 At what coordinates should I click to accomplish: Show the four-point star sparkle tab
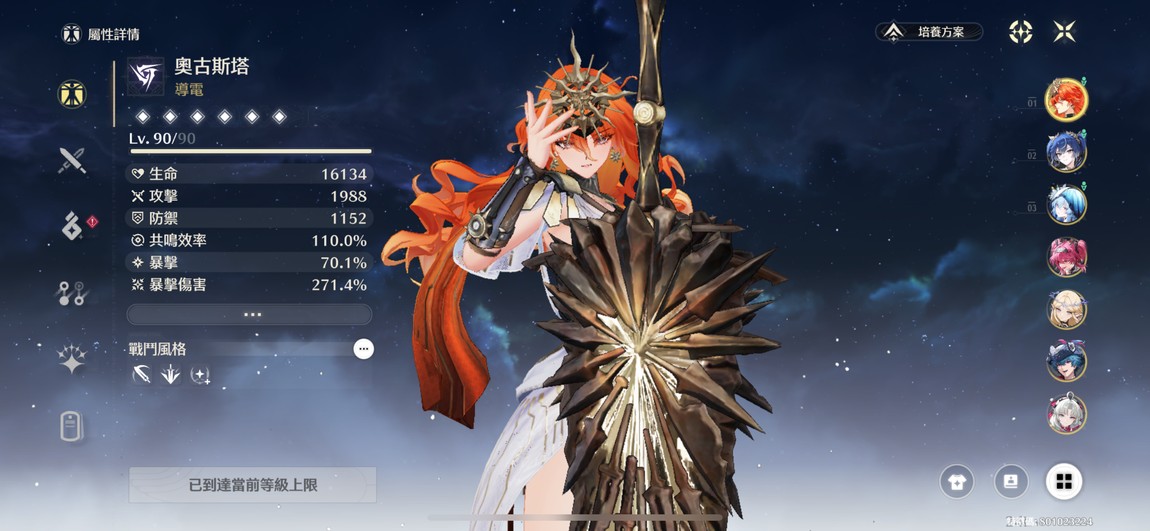point(72,360)
